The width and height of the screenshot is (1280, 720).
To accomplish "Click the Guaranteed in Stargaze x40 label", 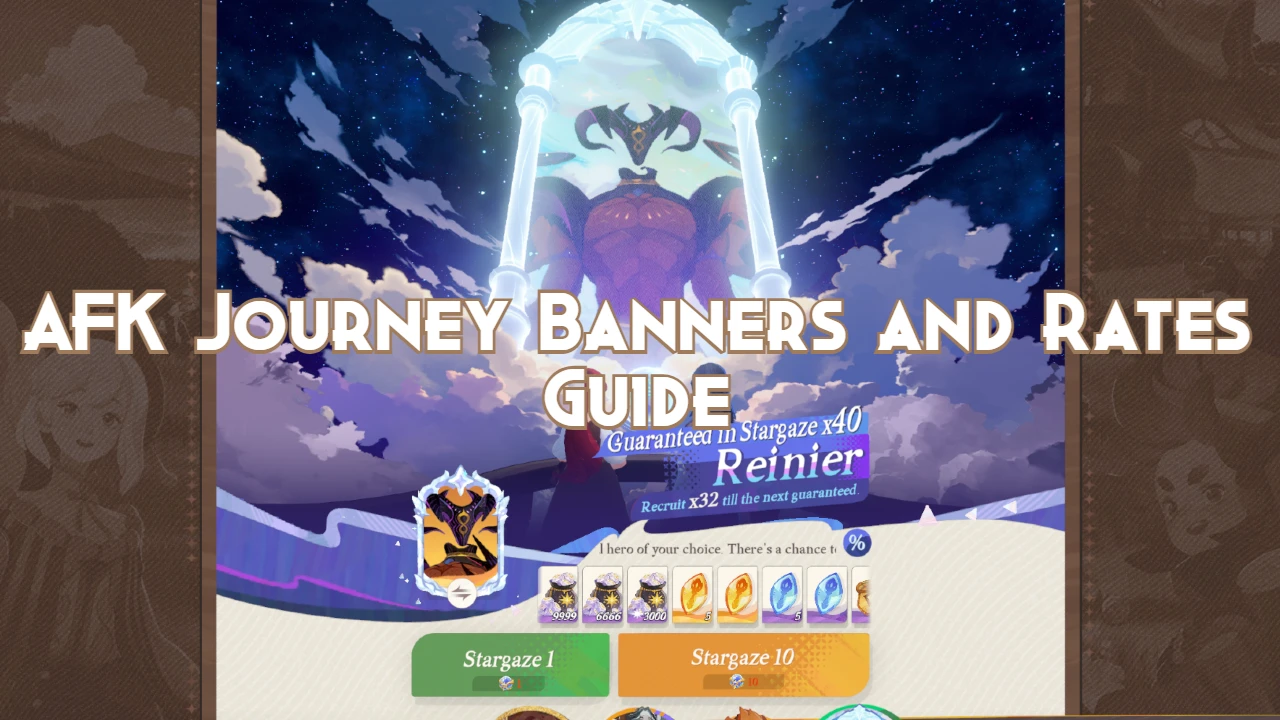I will (x=737, y=434).
